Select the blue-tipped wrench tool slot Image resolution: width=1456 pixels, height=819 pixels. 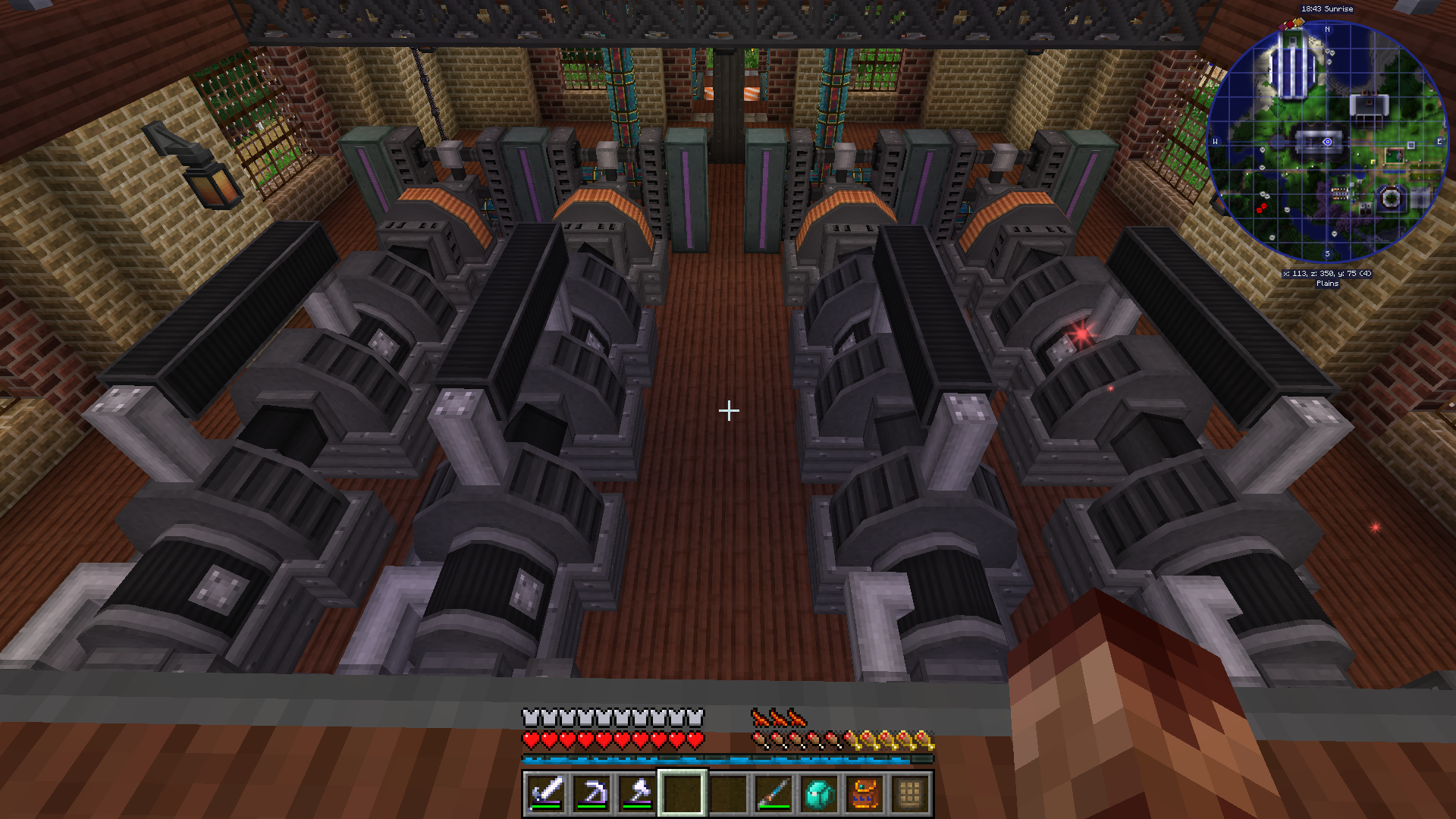coord(773,794)
